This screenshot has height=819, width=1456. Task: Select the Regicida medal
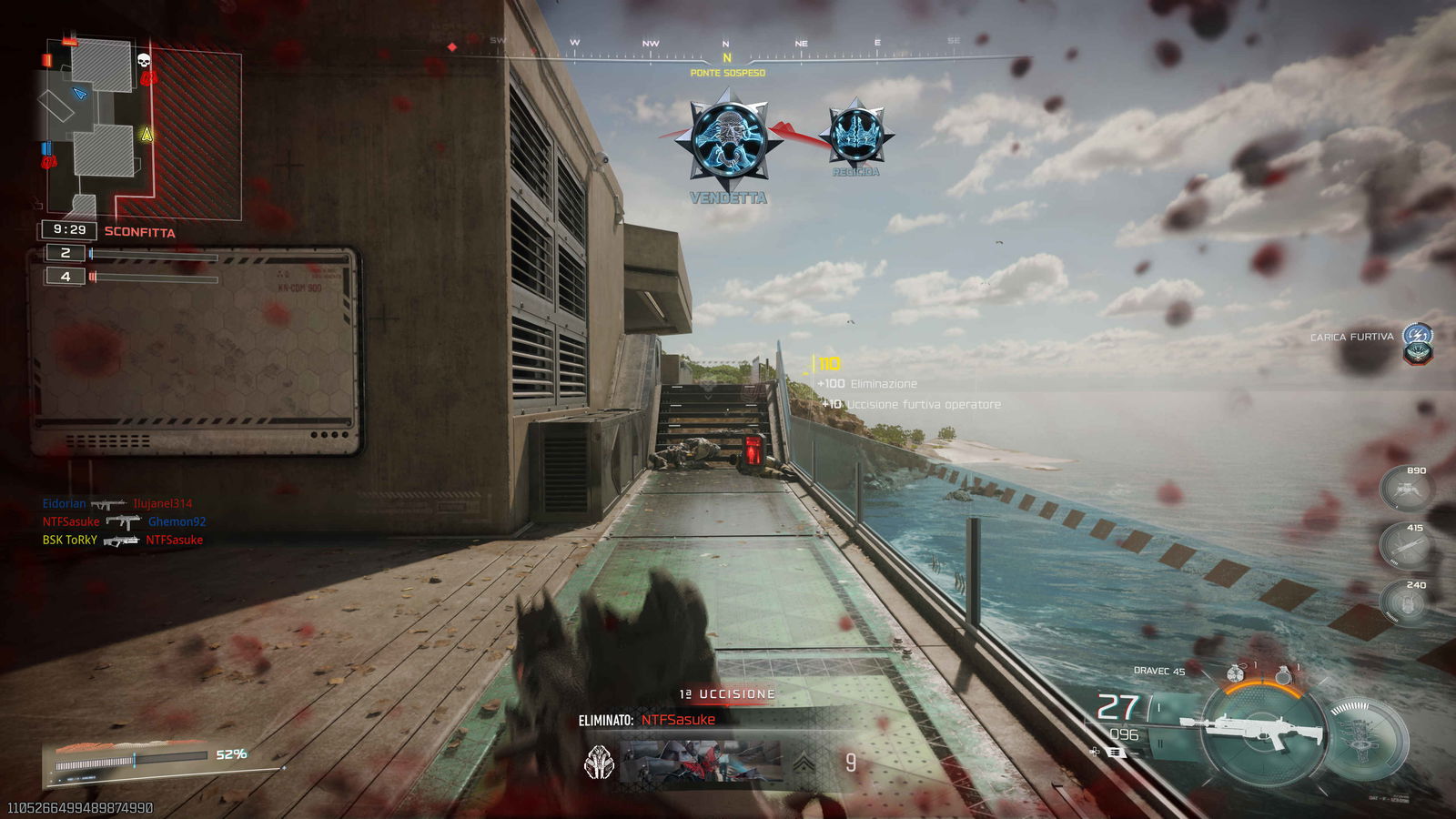(x=855, y=135)
